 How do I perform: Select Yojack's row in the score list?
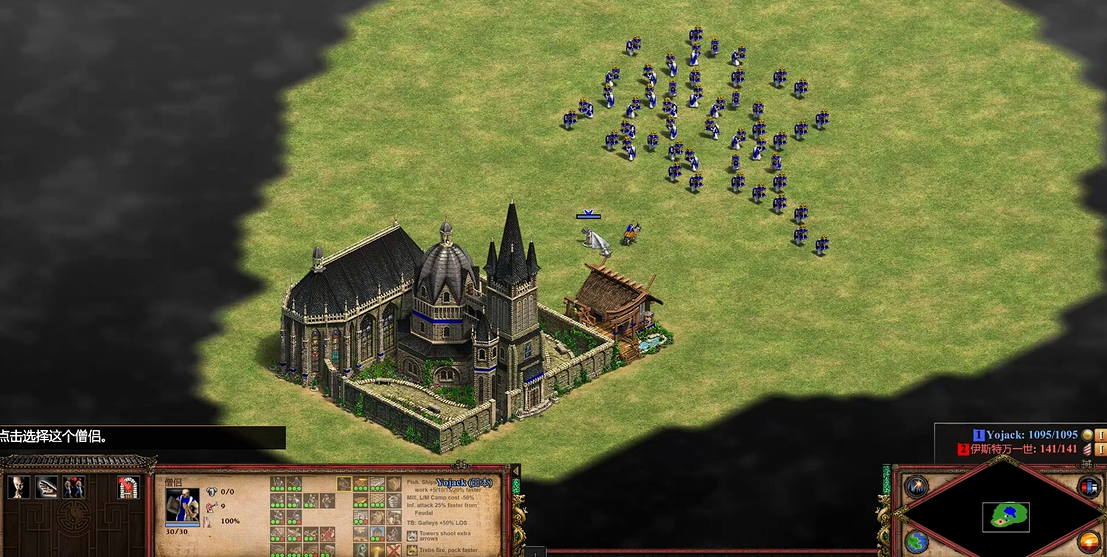coord(1032,435)
